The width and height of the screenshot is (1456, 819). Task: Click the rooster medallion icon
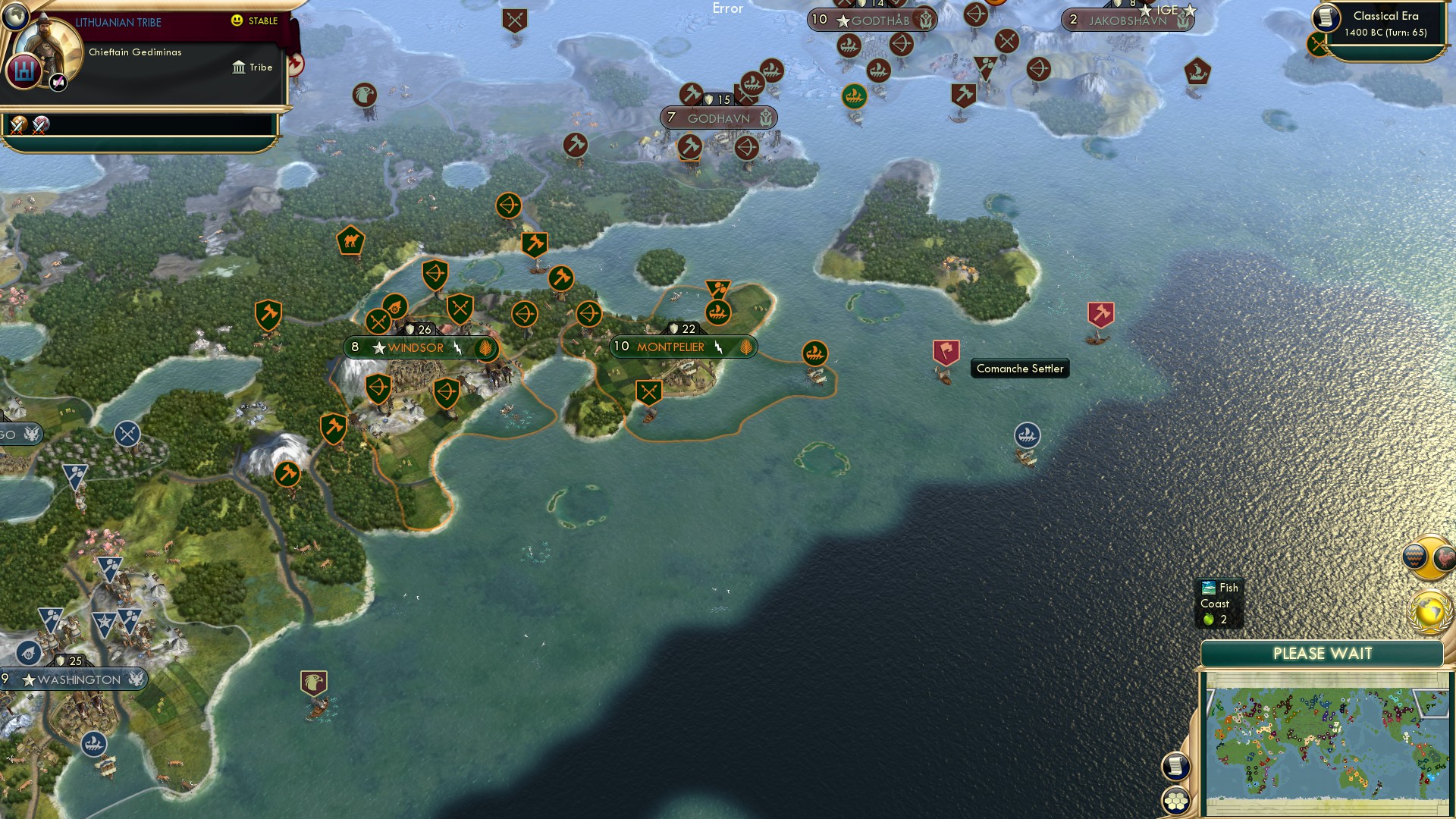click(1444, 556)
